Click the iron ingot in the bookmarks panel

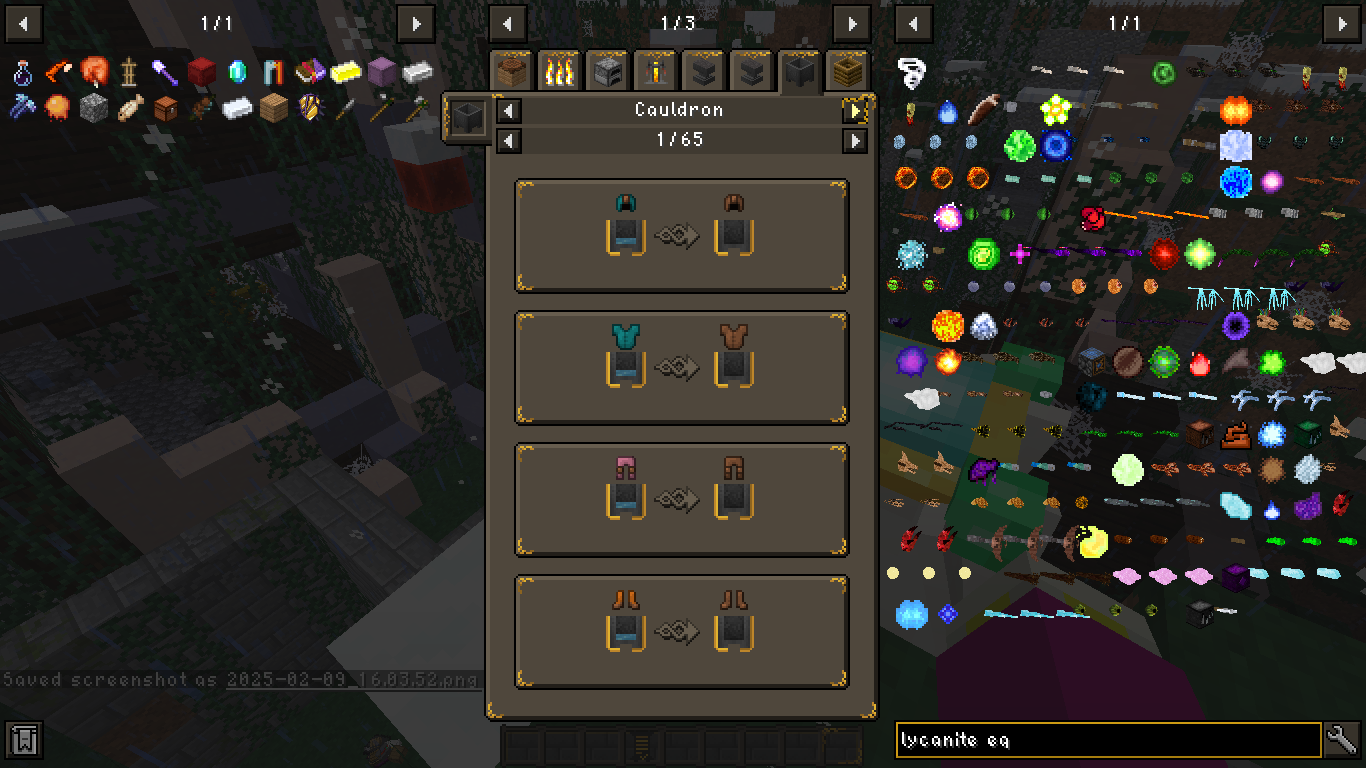[x=236, y=107]
